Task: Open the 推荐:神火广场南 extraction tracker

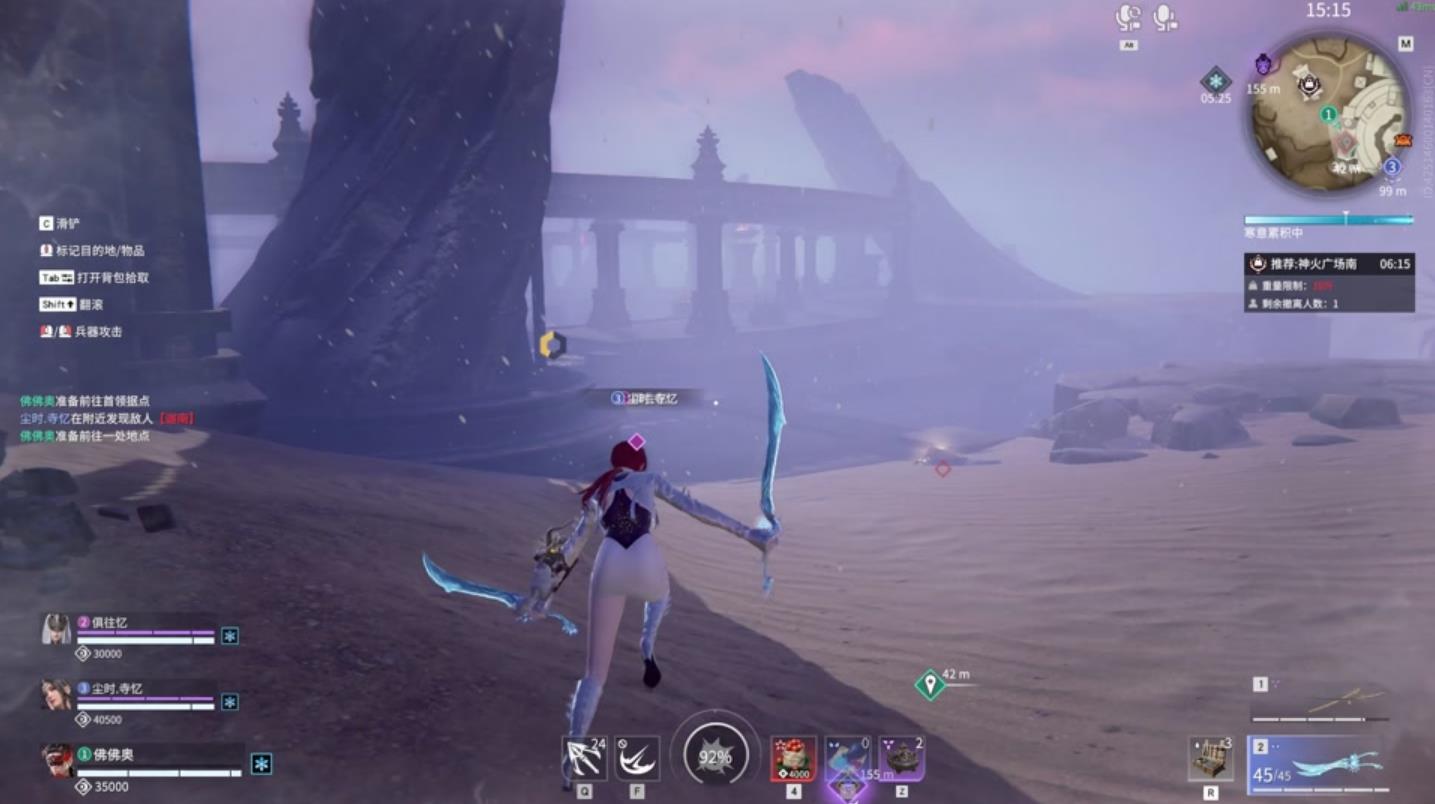Action: [1329, 264]
